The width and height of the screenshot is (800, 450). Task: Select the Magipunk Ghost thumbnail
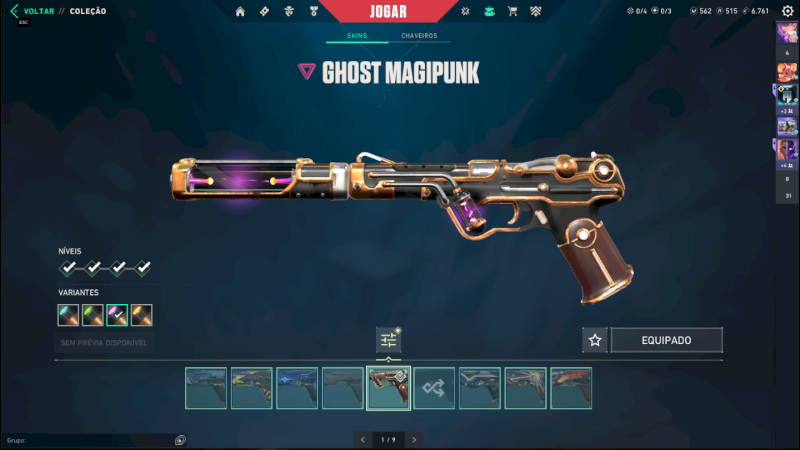tap(388, 388)
